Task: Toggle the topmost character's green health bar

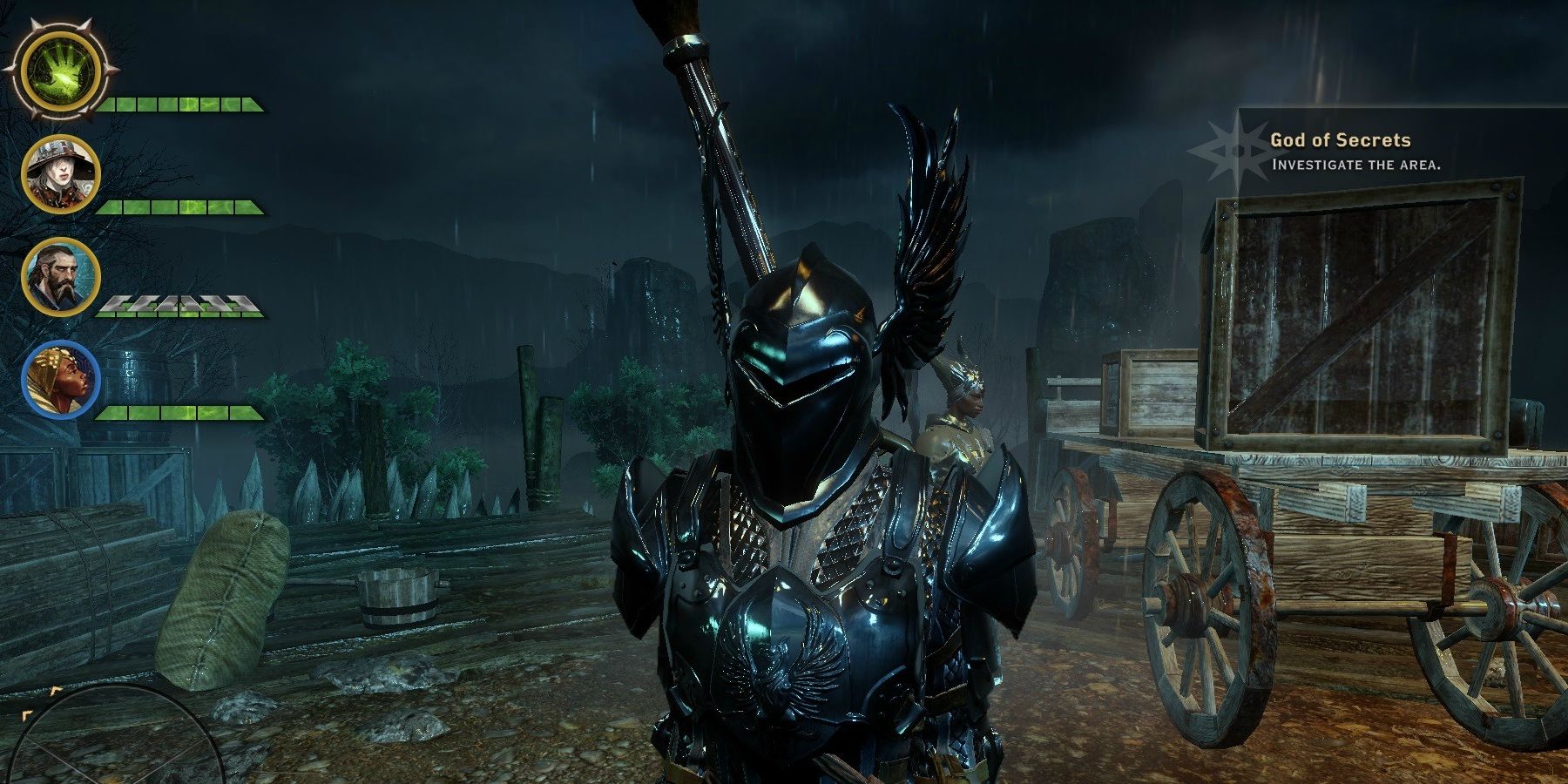Action: (x=183, y=105)
